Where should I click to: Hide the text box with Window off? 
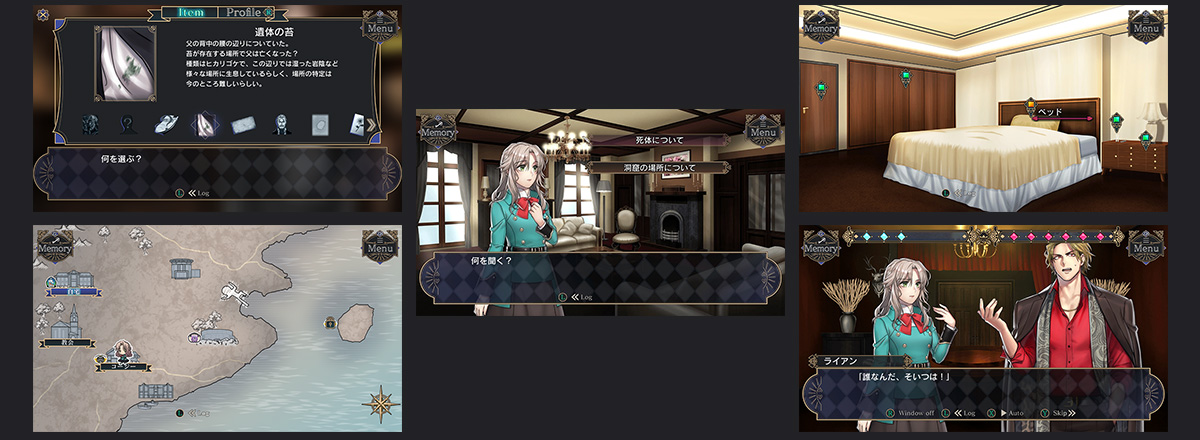(x=916, y=412)
